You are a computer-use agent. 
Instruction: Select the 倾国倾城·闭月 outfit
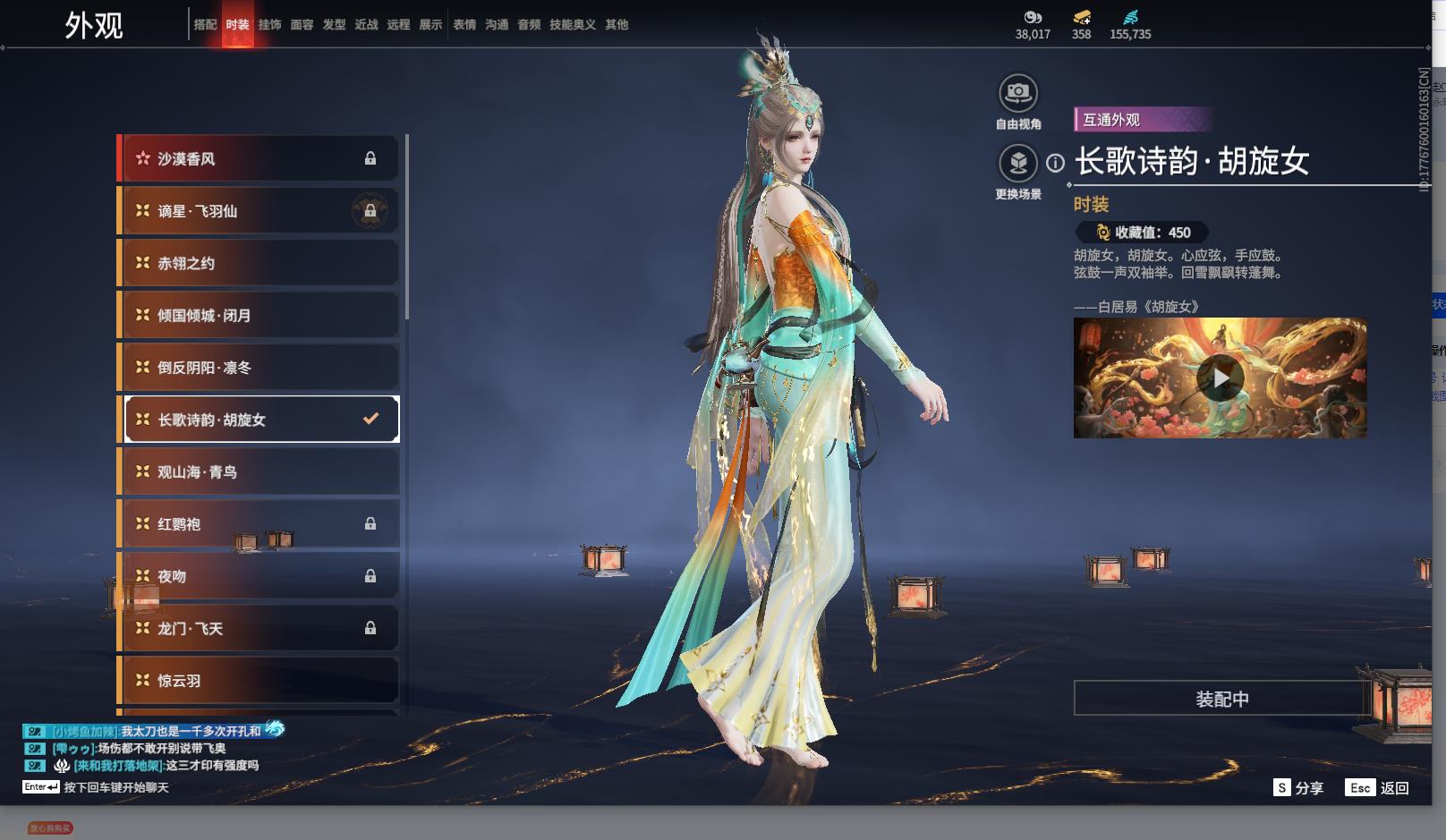tap(259, 316)
